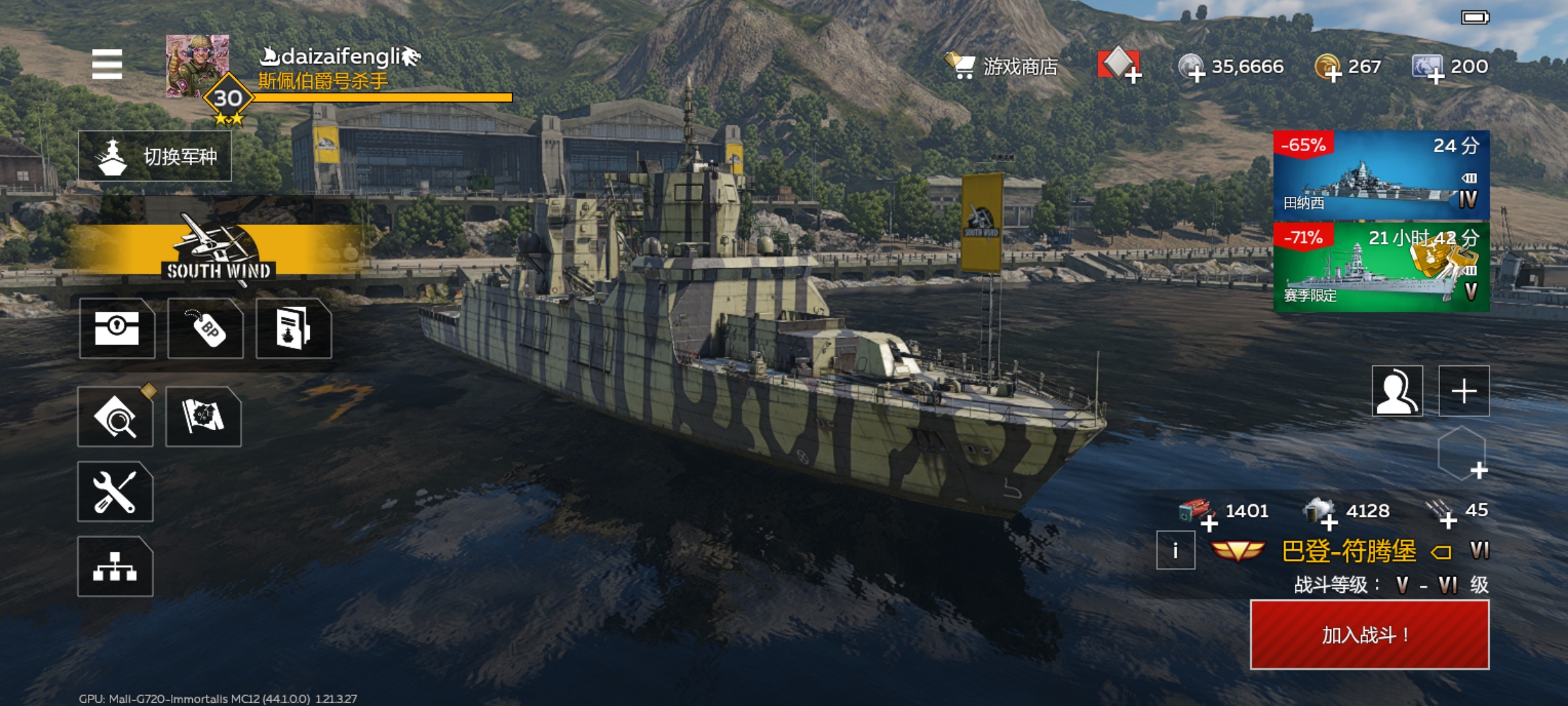Click the player avatar portrait
Viewport: 1568px width, 706px height.
[197, 66]
